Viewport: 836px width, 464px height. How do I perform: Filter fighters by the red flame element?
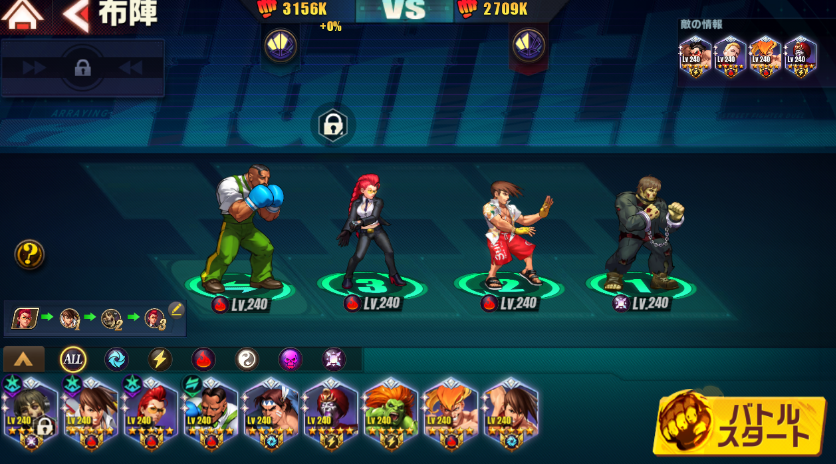click(x=203, y=359)
